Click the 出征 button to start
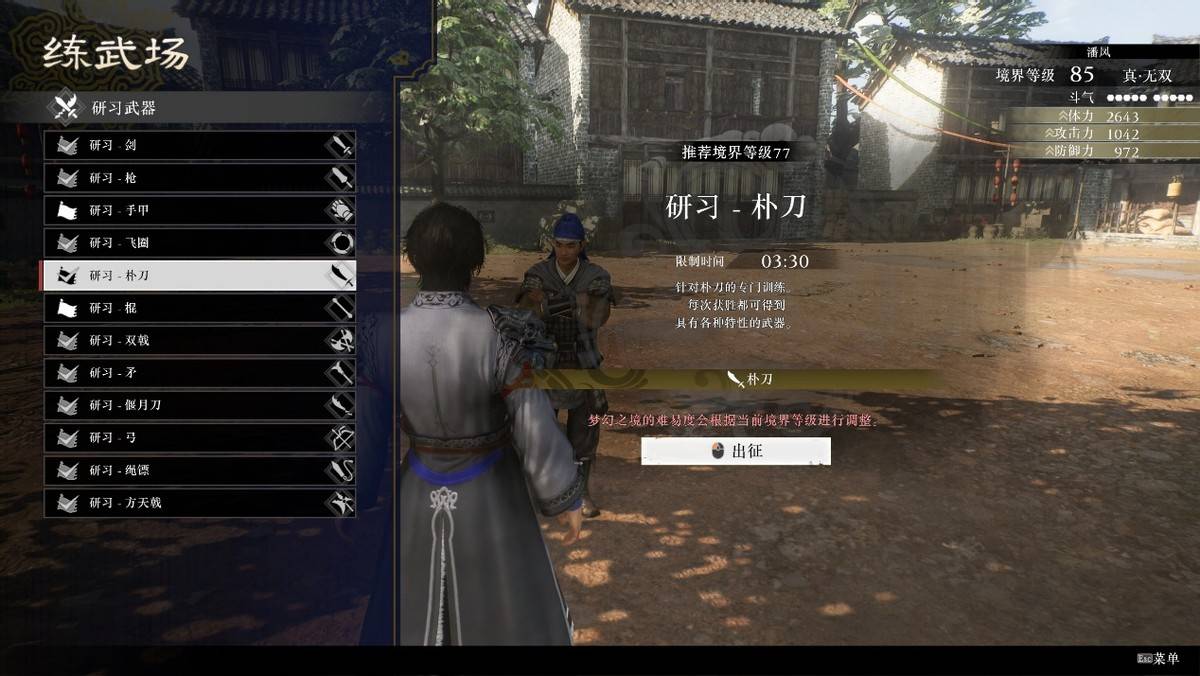The width and height of the screenshot is (1200, 676). (x=736, y=451)
